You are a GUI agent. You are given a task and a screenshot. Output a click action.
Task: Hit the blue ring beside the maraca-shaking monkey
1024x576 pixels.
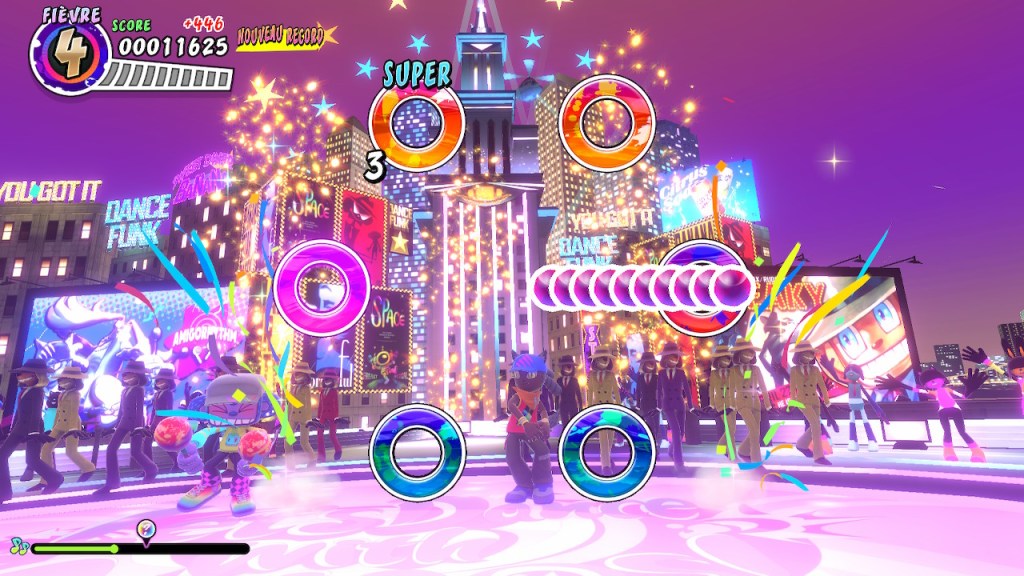click(x=417, y=452)
